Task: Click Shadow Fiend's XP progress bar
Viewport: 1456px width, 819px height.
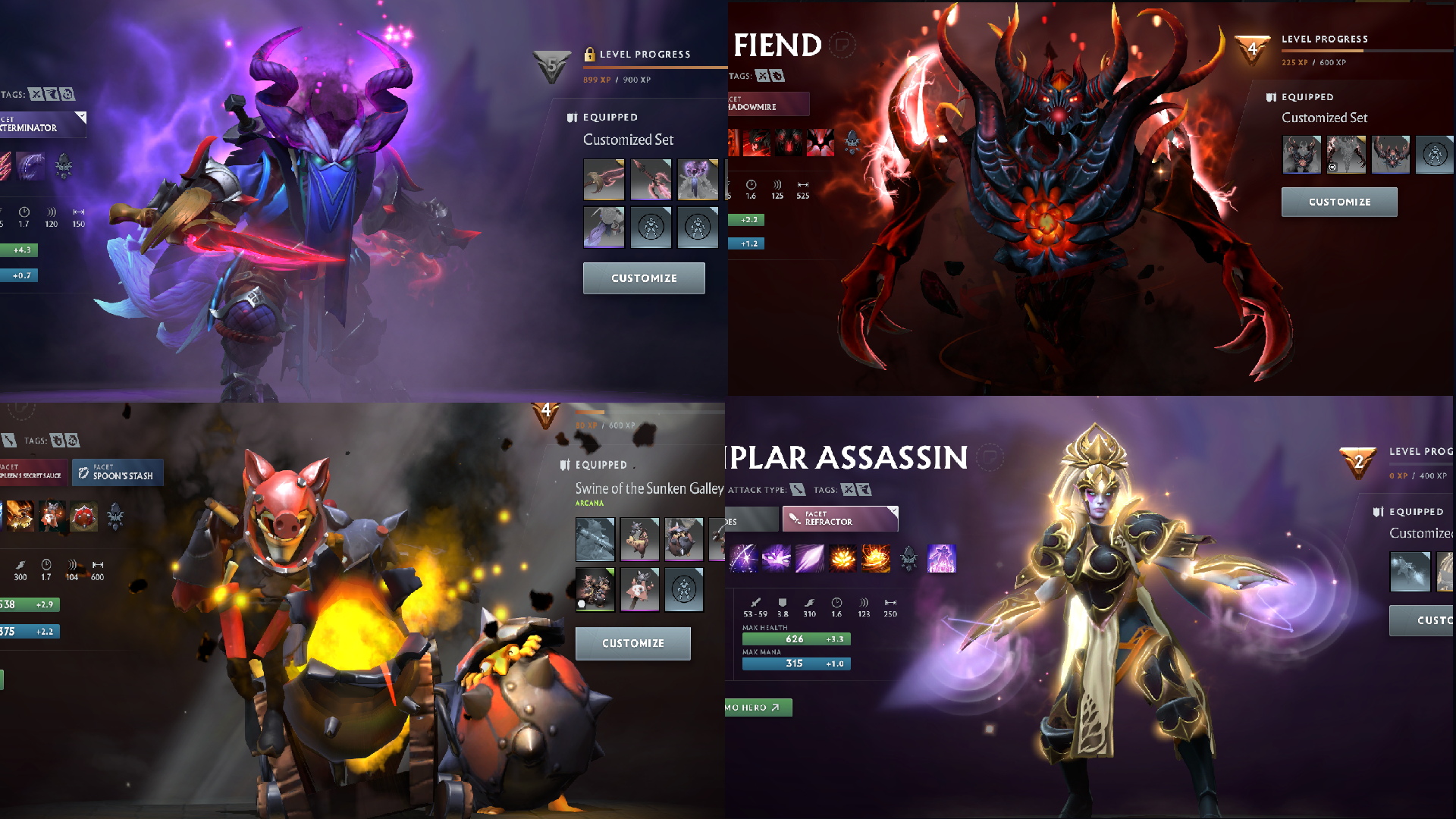Action: point(1373,52)
